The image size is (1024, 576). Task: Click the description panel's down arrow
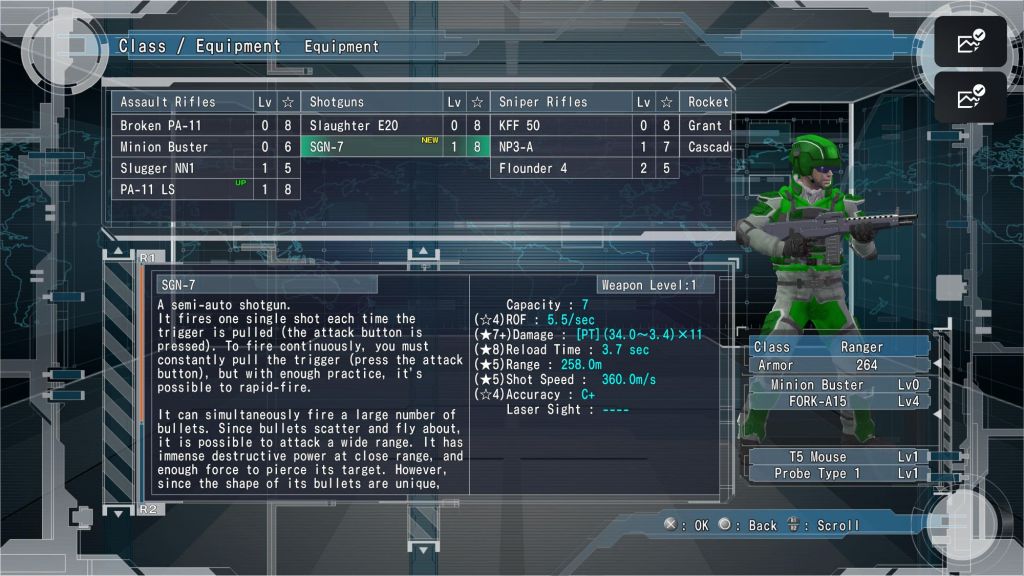[118, 512]
